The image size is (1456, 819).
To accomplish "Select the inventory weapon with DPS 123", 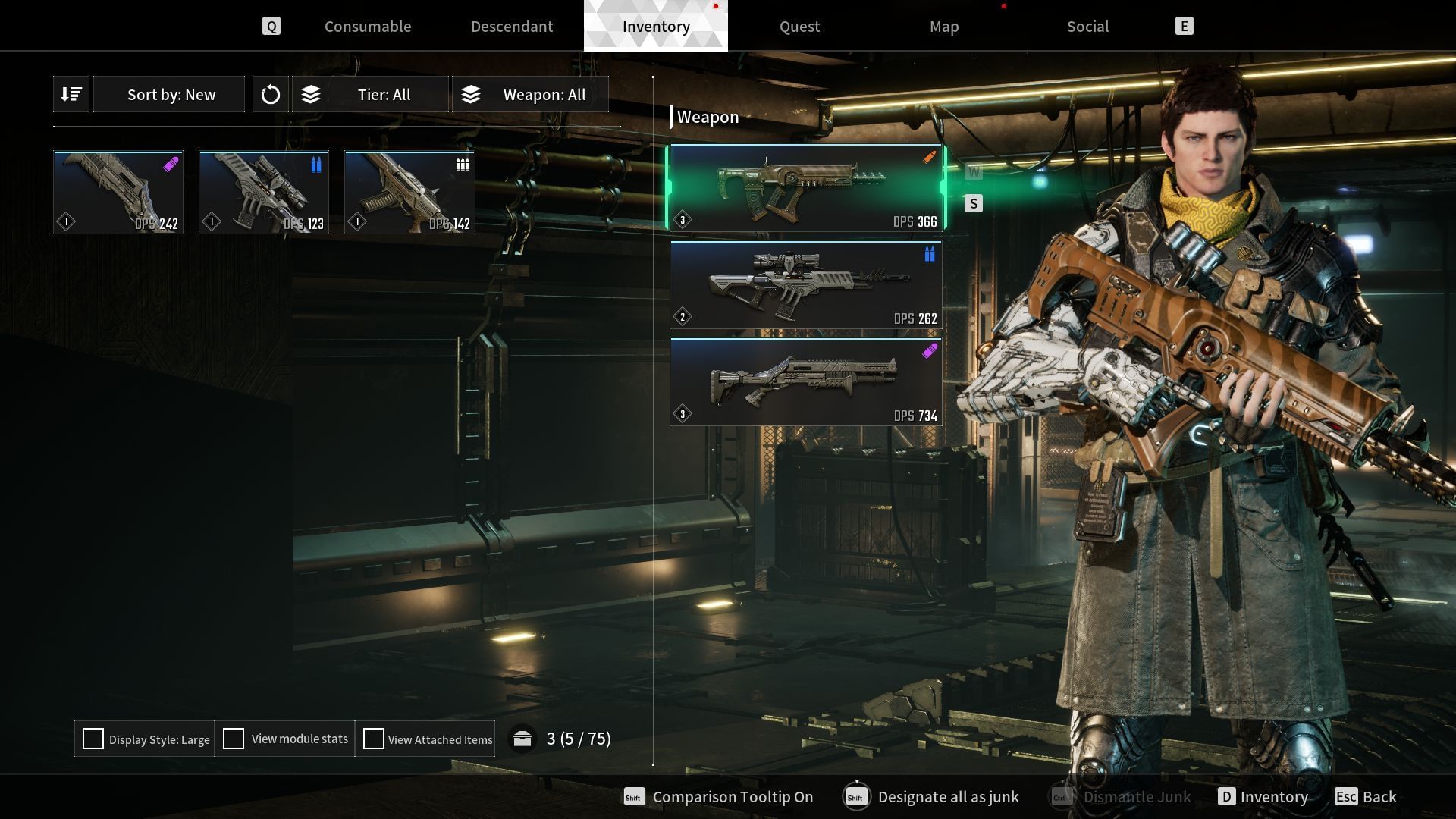I will (x=264, y=192).
